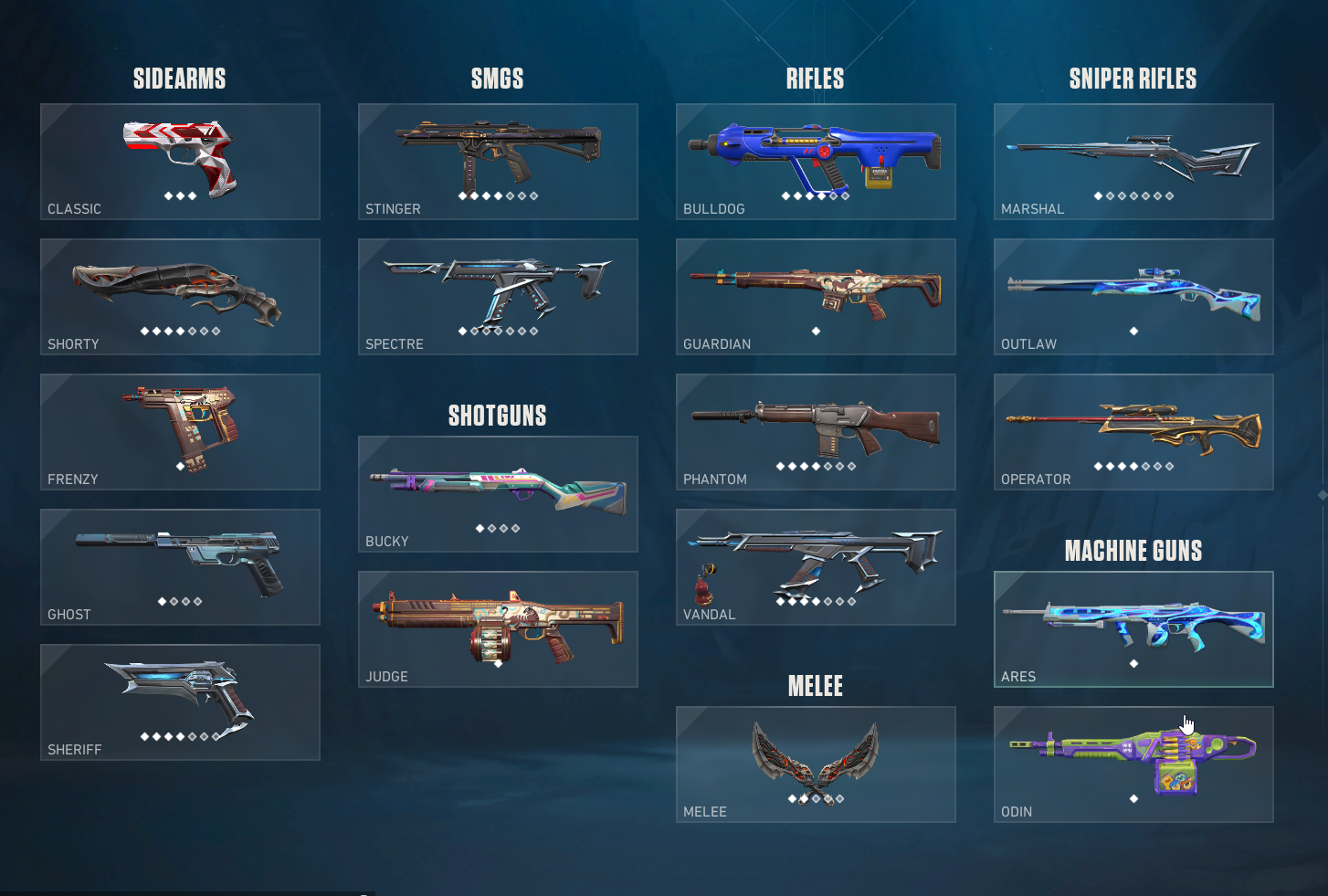Image resolution: width=1328 pixels, height=896 pixels.
Task: Click the Guardian rifle tile
Action: [816, 297]
